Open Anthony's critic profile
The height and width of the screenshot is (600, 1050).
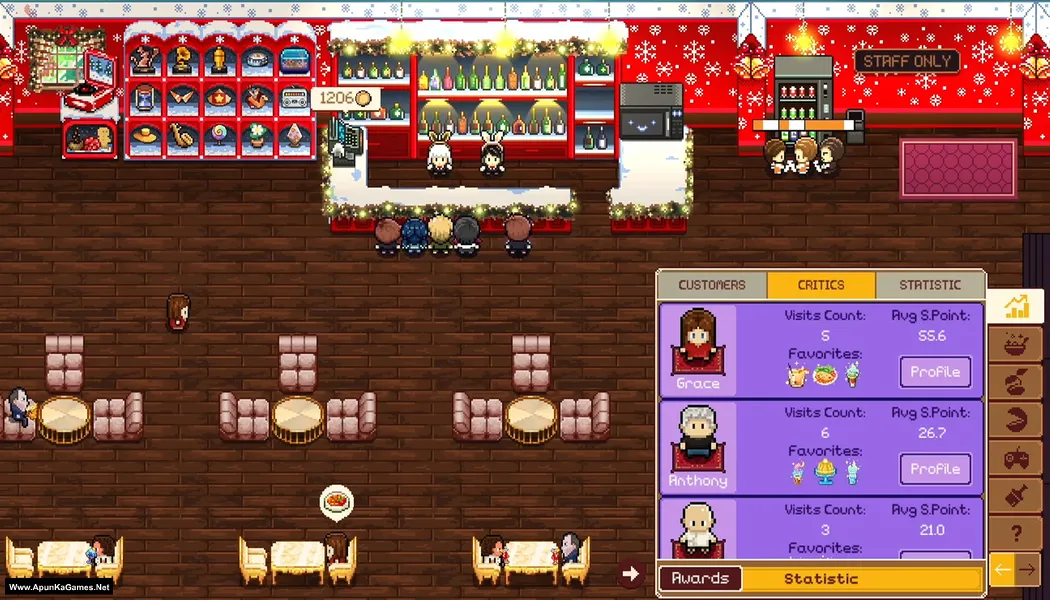click(935, 469)
